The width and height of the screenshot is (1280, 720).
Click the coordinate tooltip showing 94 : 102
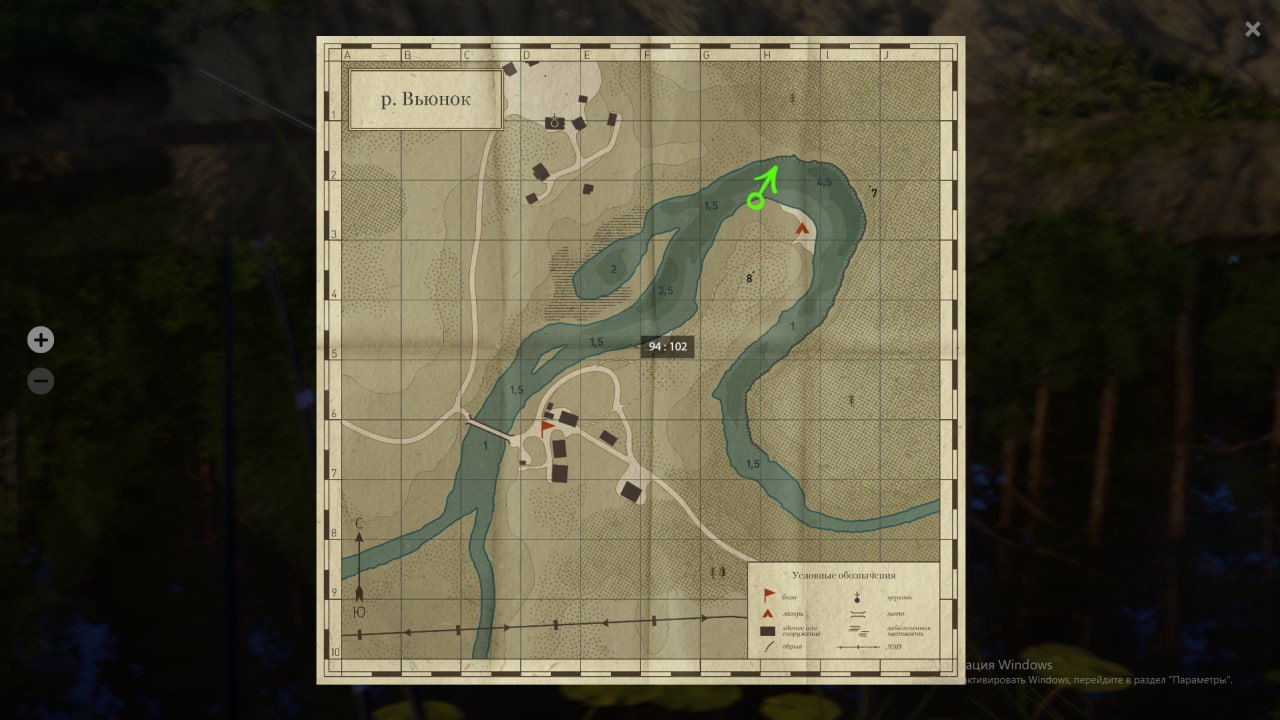pyautogui.click(x=668, y=345)
